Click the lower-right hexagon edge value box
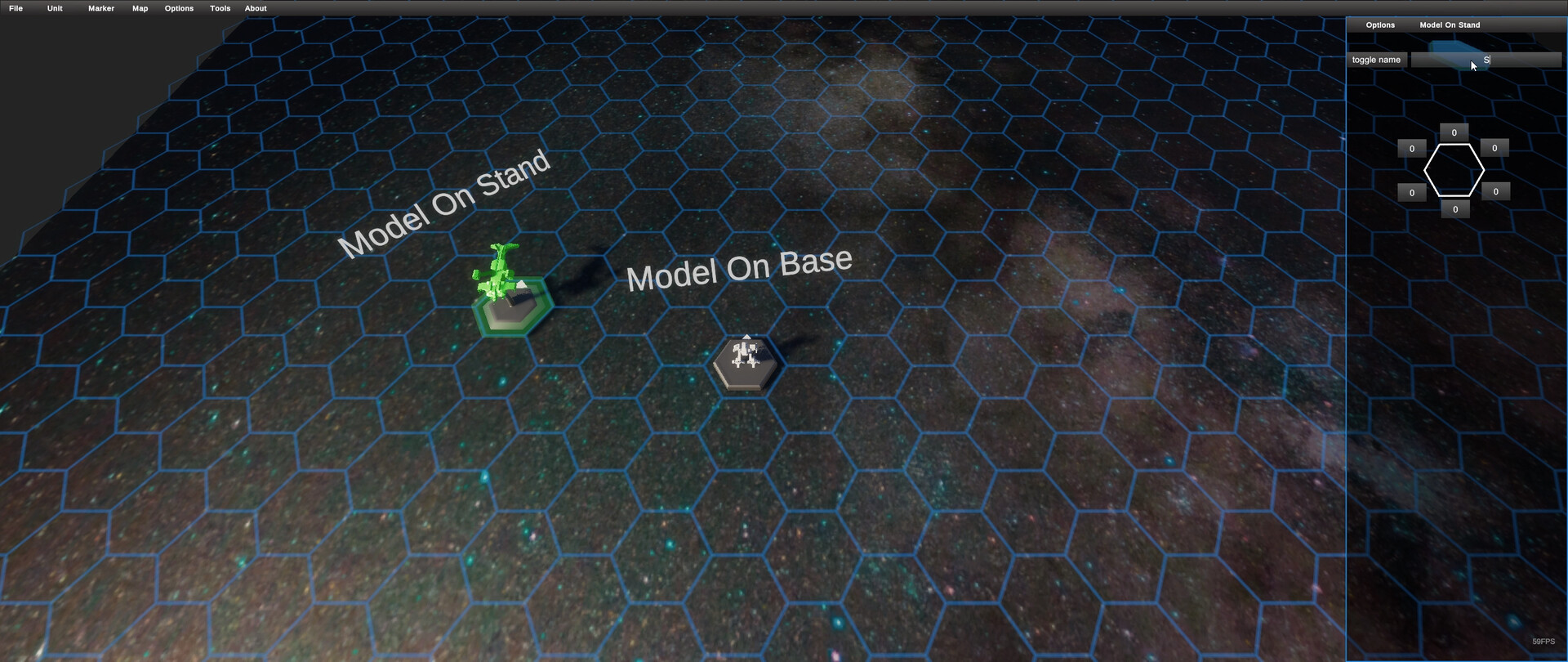 click(x=1496, y=191)
